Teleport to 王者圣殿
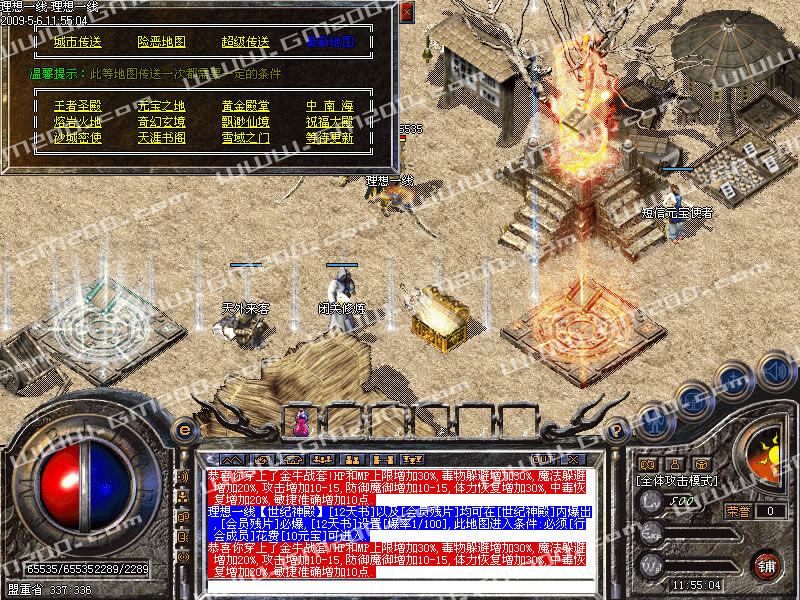Image resolution: width=800 pixels, height=600 pixels. [77, 105]
